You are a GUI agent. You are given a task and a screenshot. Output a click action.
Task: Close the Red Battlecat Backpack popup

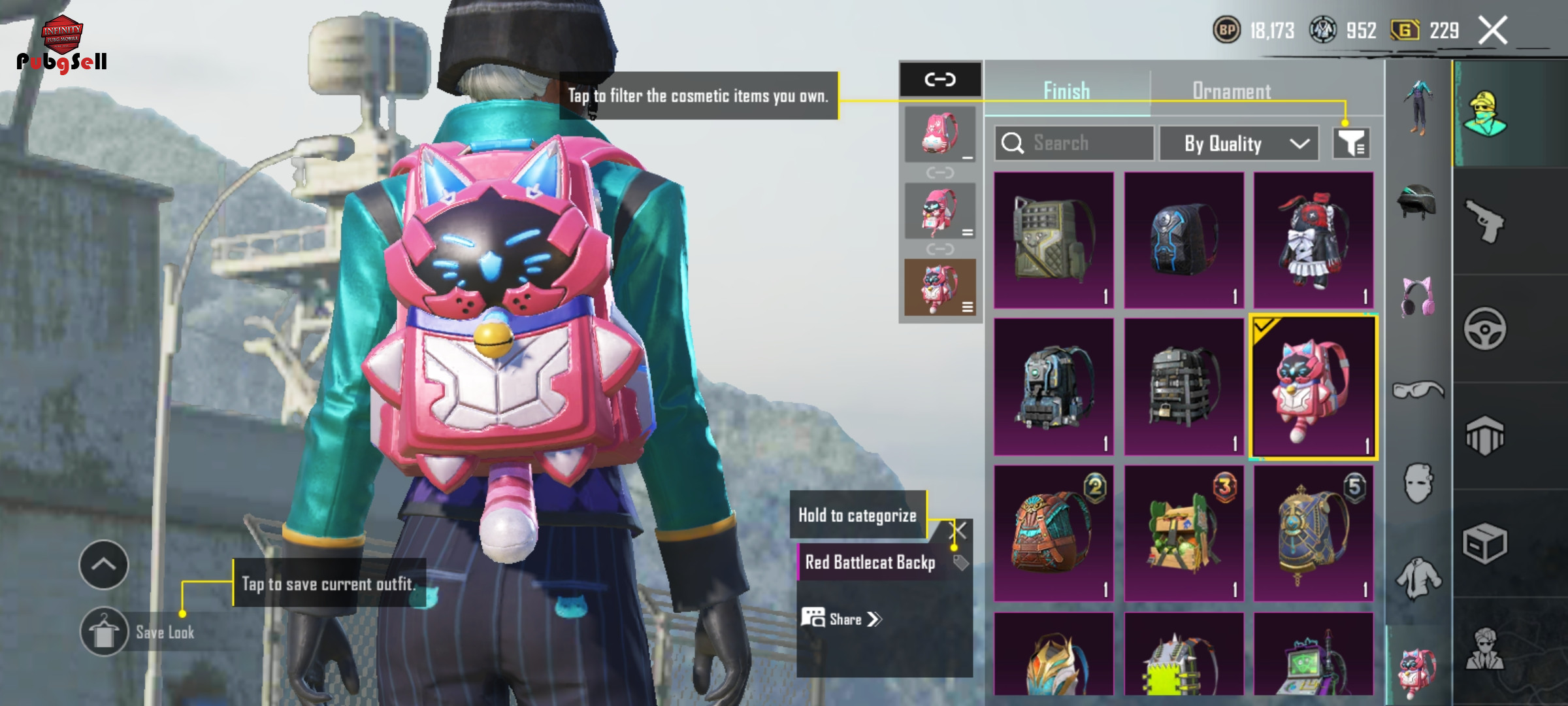click(x=958, y=530)
